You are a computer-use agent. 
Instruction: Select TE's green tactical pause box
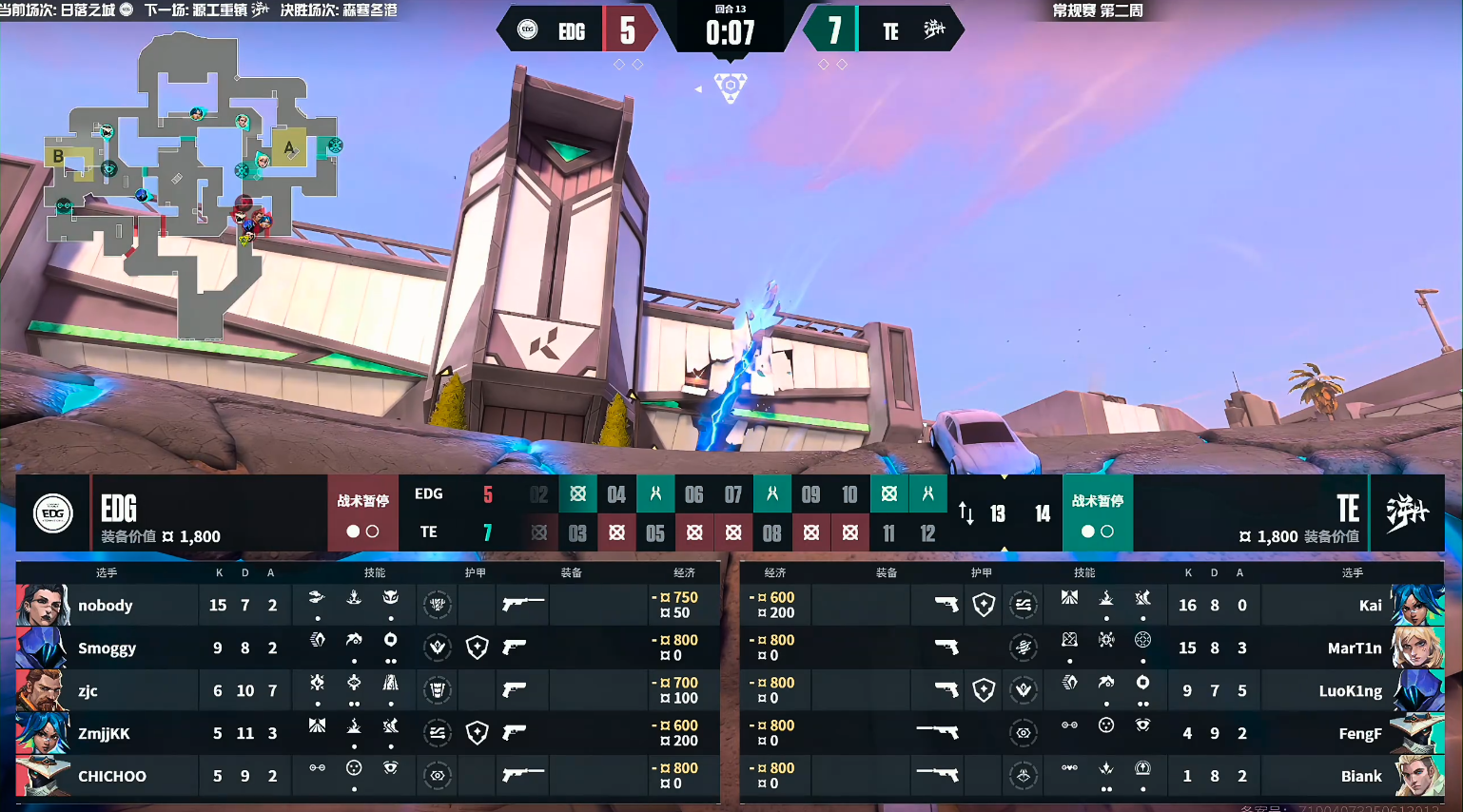click(x=1098, y=513)
